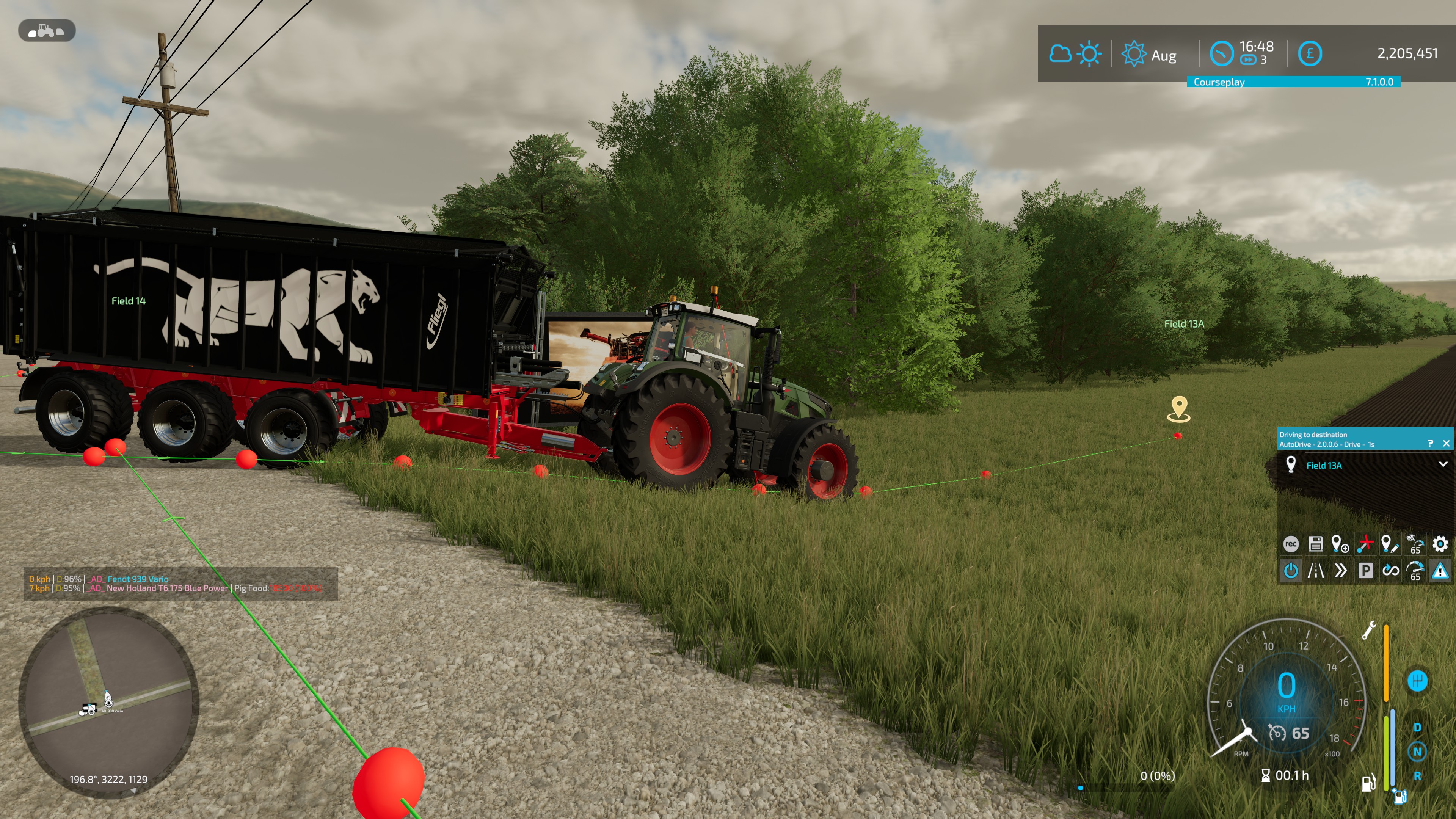The height and width of the screenshot is (819, 1456).
Task: Toggle the lane-follow driving mode icon
Action: [1316, 571]
